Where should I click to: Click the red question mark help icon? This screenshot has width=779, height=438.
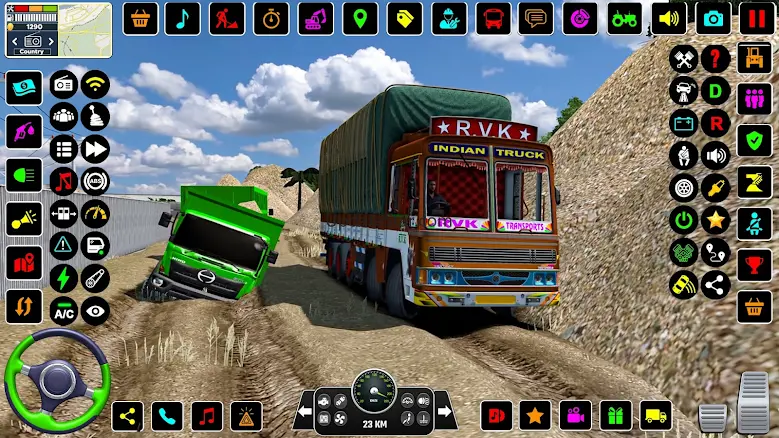tap(715, 59)
